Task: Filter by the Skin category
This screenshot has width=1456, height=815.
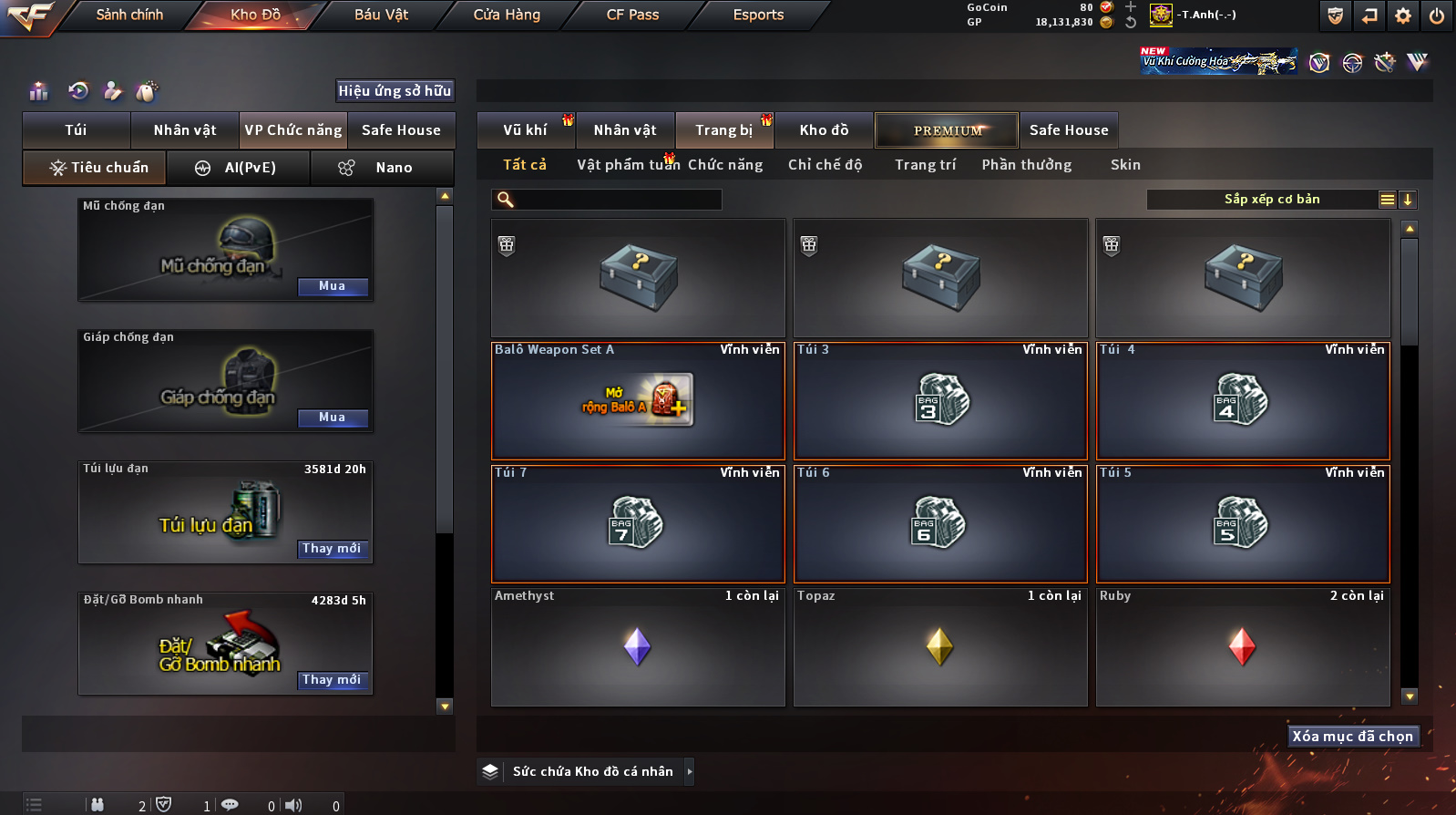Action: click(x=1125, y=165)
